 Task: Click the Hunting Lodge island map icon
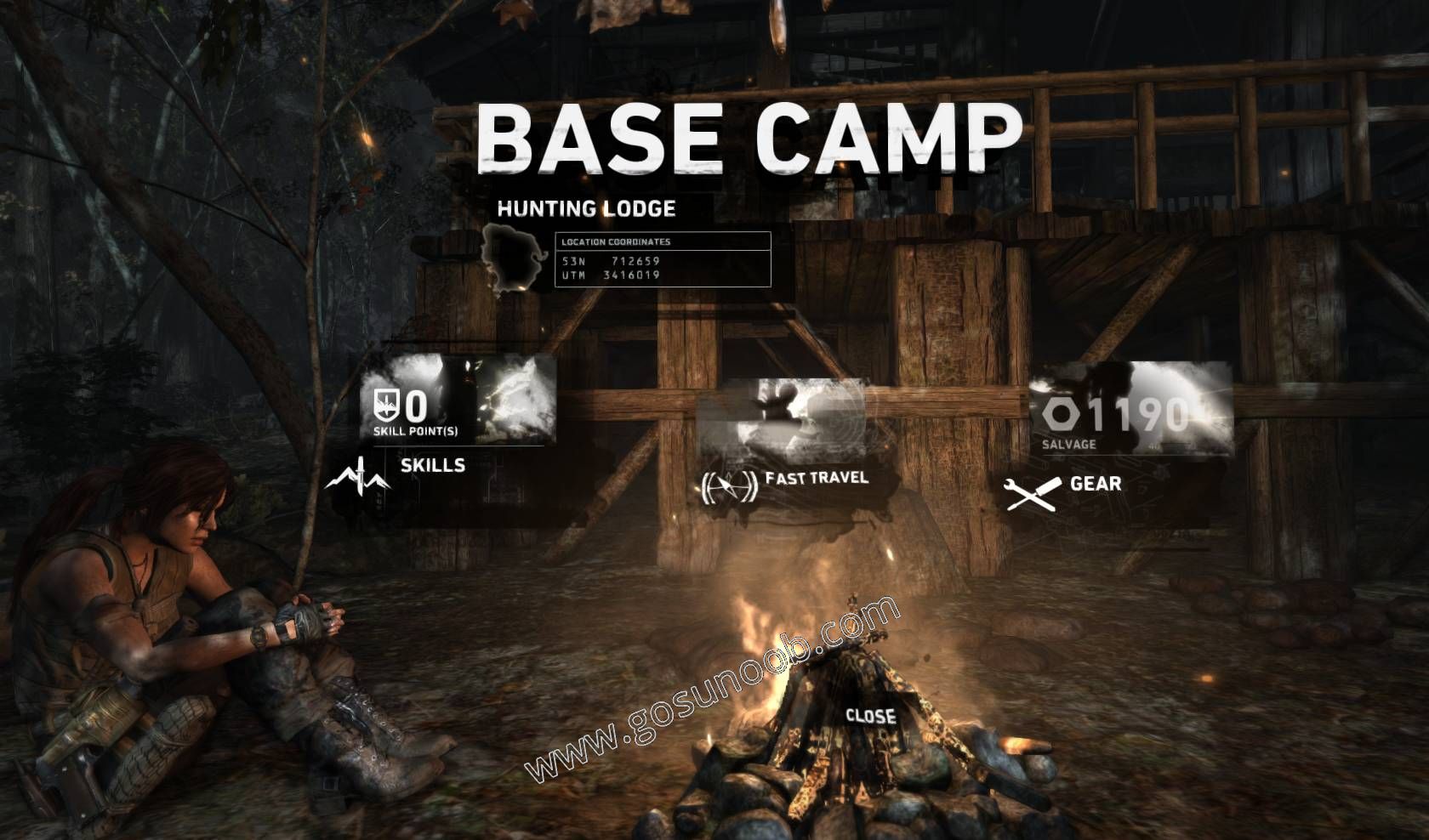click(x=510, y=260)
